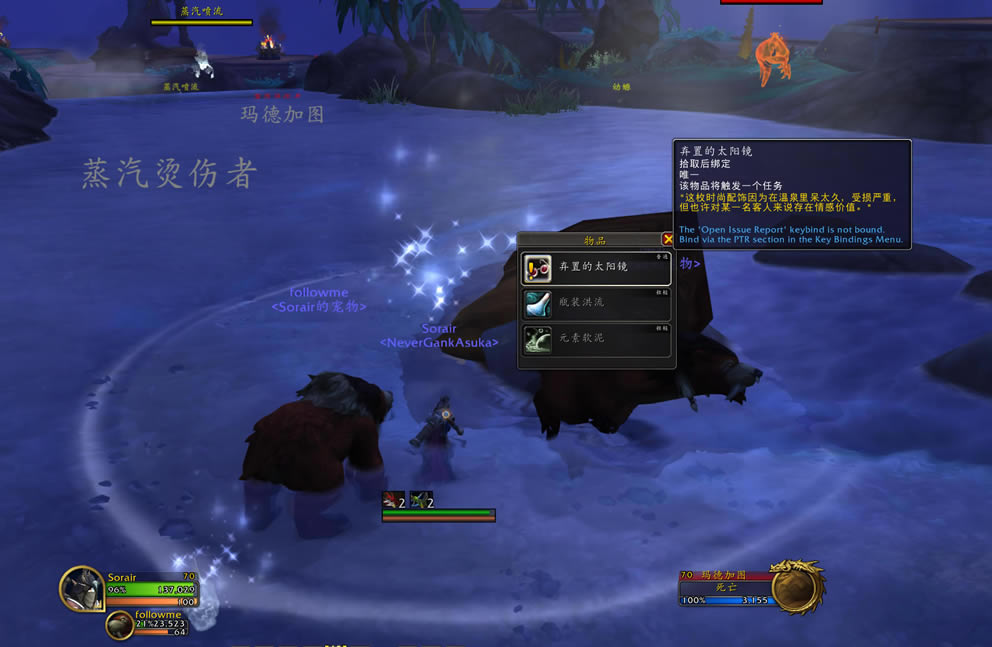This screenshot has width=992, height=647.
Task: Open the 玛德加图 target portrait
Action: click(798, 587)
